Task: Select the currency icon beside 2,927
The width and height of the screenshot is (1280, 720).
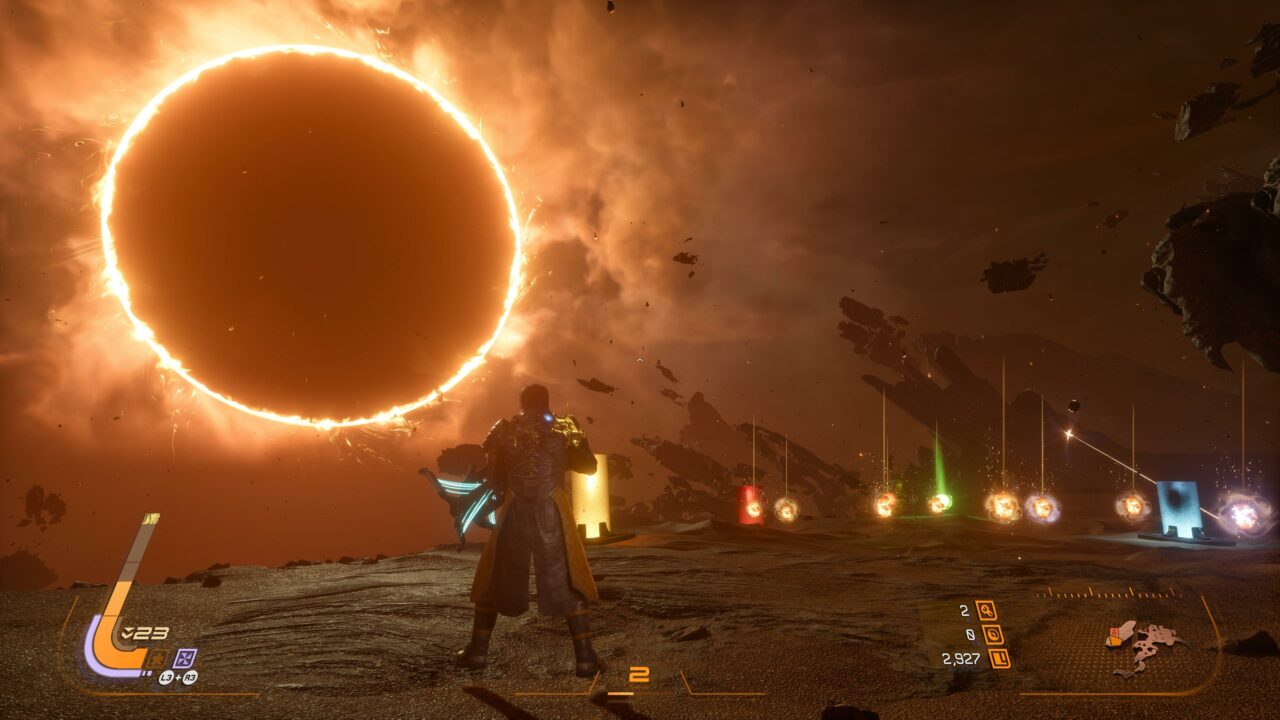Action: pyautogui.click(x=999, y=658)
